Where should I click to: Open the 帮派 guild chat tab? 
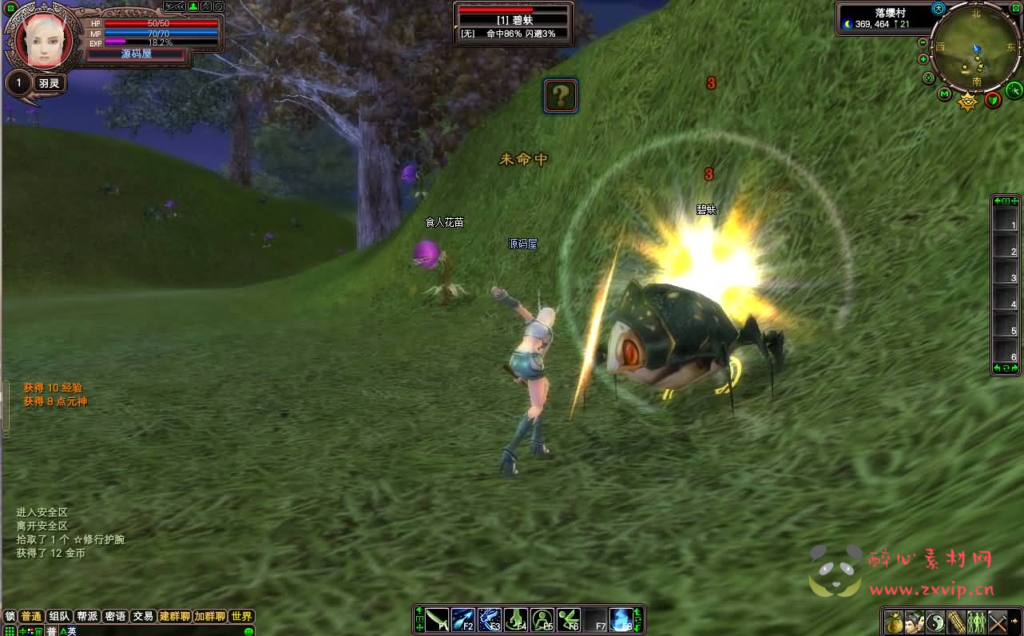coord(87,617)
